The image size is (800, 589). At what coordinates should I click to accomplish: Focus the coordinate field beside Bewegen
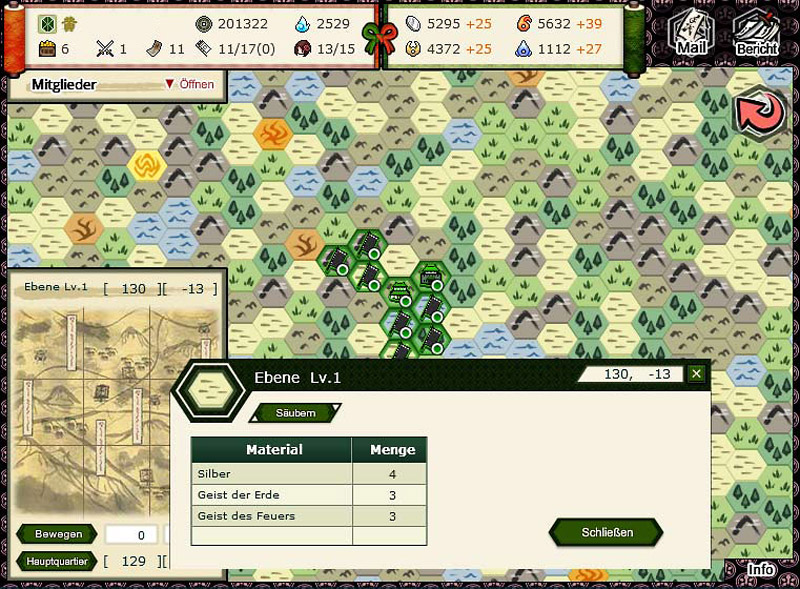(x=132, y=535)
